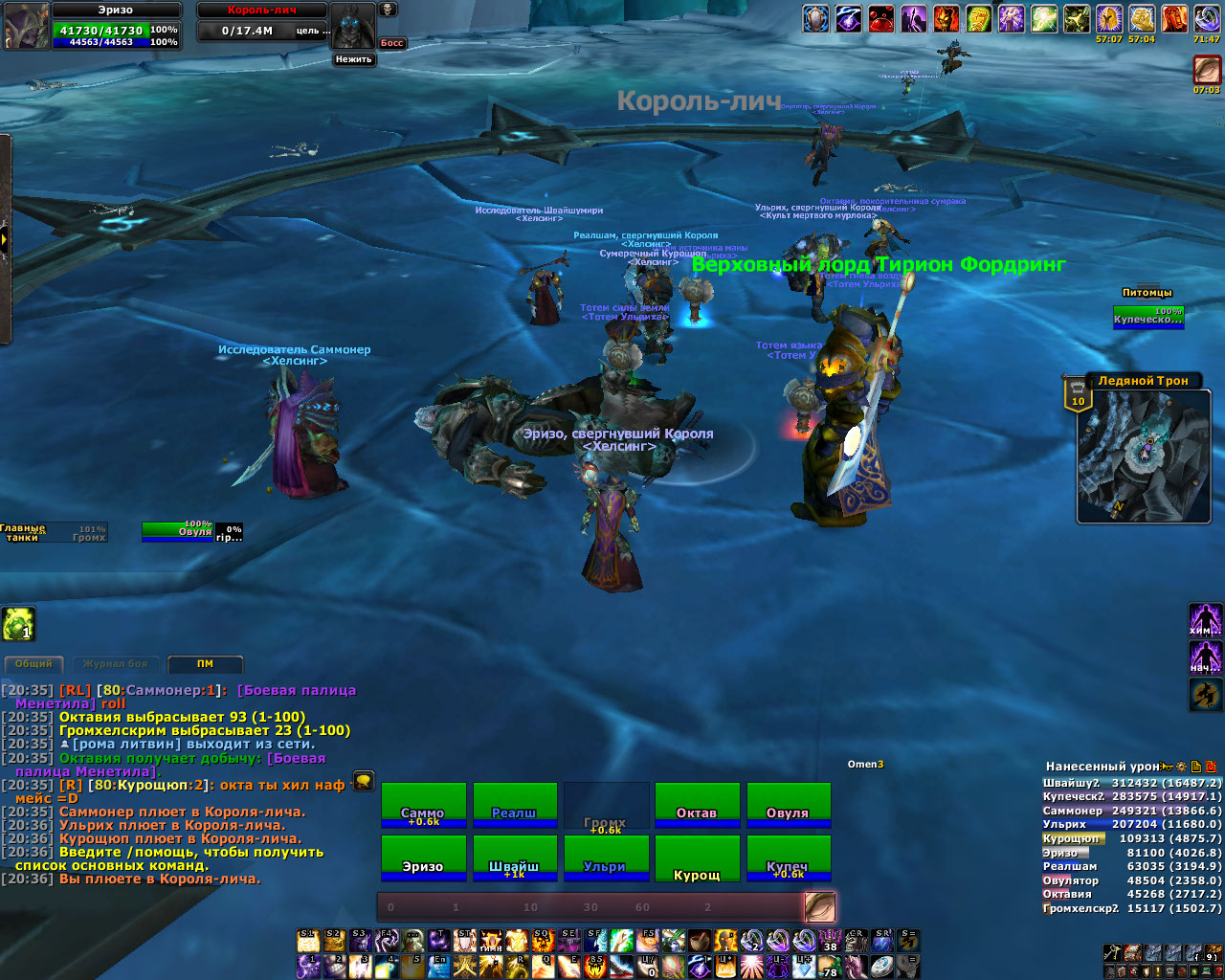1225x980 pixels.
Task: Switch to the Общий chat tab
Action: pyautogui.click(x=33, y=663)
